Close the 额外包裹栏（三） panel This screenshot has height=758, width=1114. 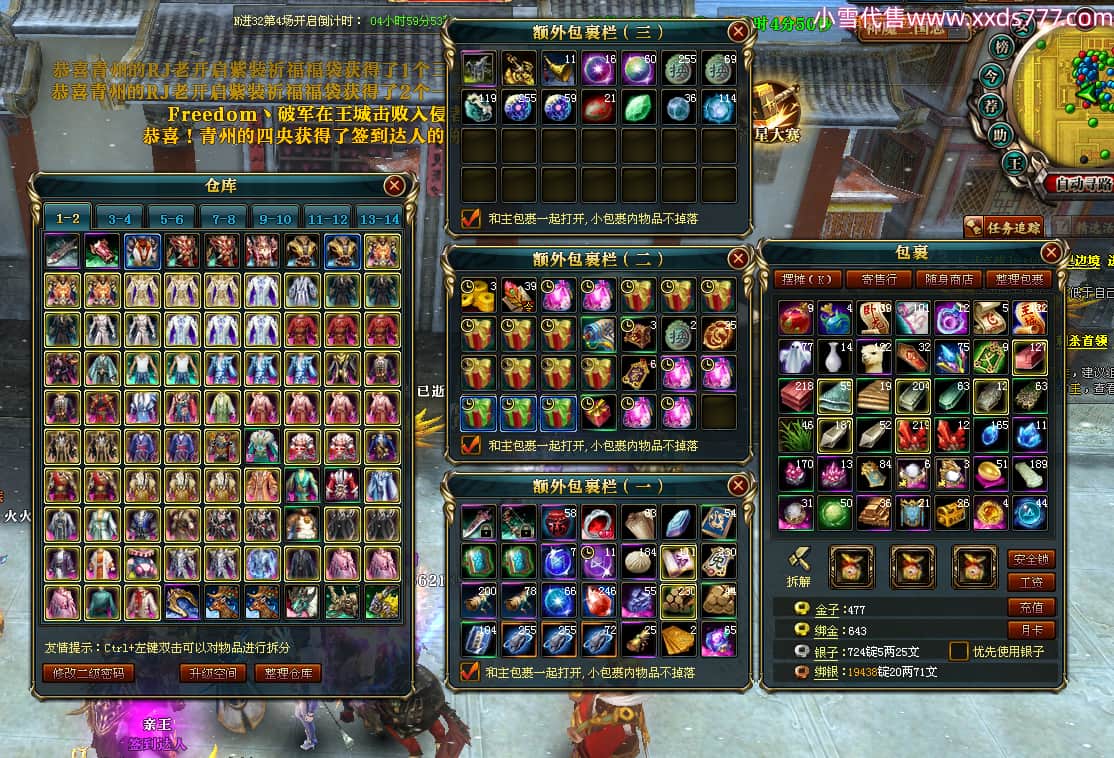tap(738, 32)
